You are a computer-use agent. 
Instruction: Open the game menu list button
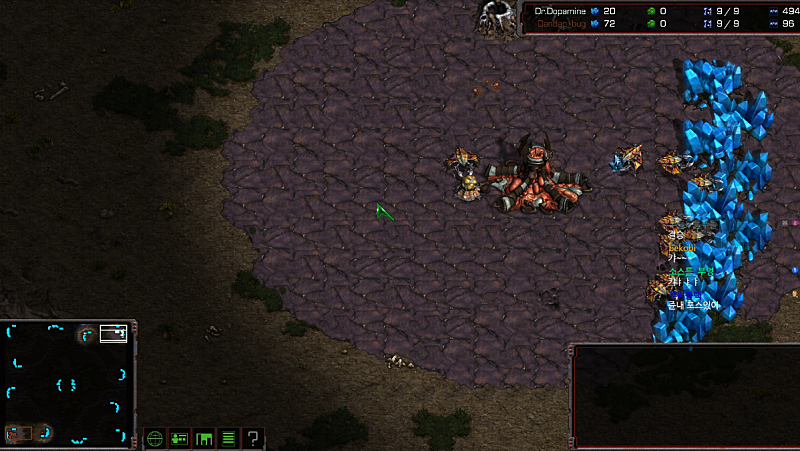point(229,438)
